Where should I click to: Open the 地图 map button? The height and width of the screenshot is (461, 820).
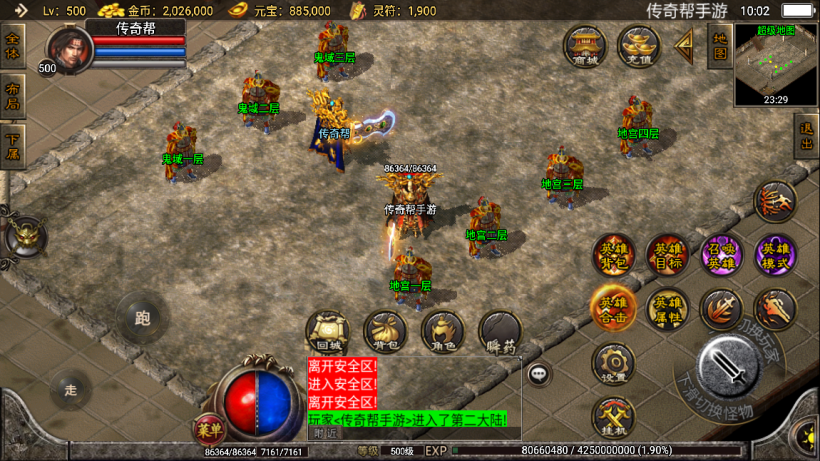click(719, 45)
